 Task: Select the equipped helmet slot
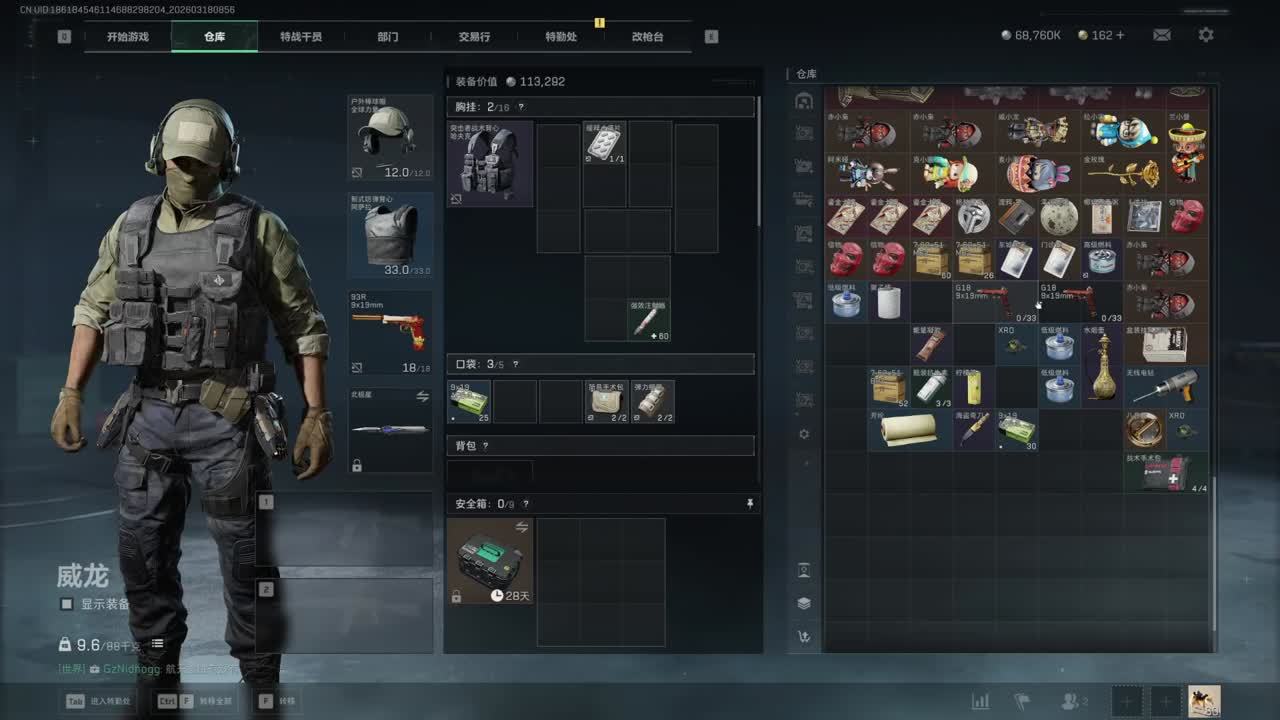coord(390,137)
